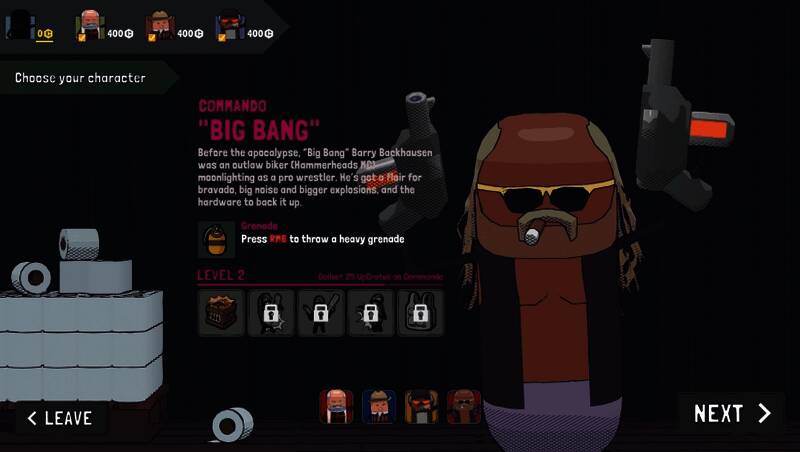
Task: Pick the red-goggled masked character portrait
Action: coord(422,406)
